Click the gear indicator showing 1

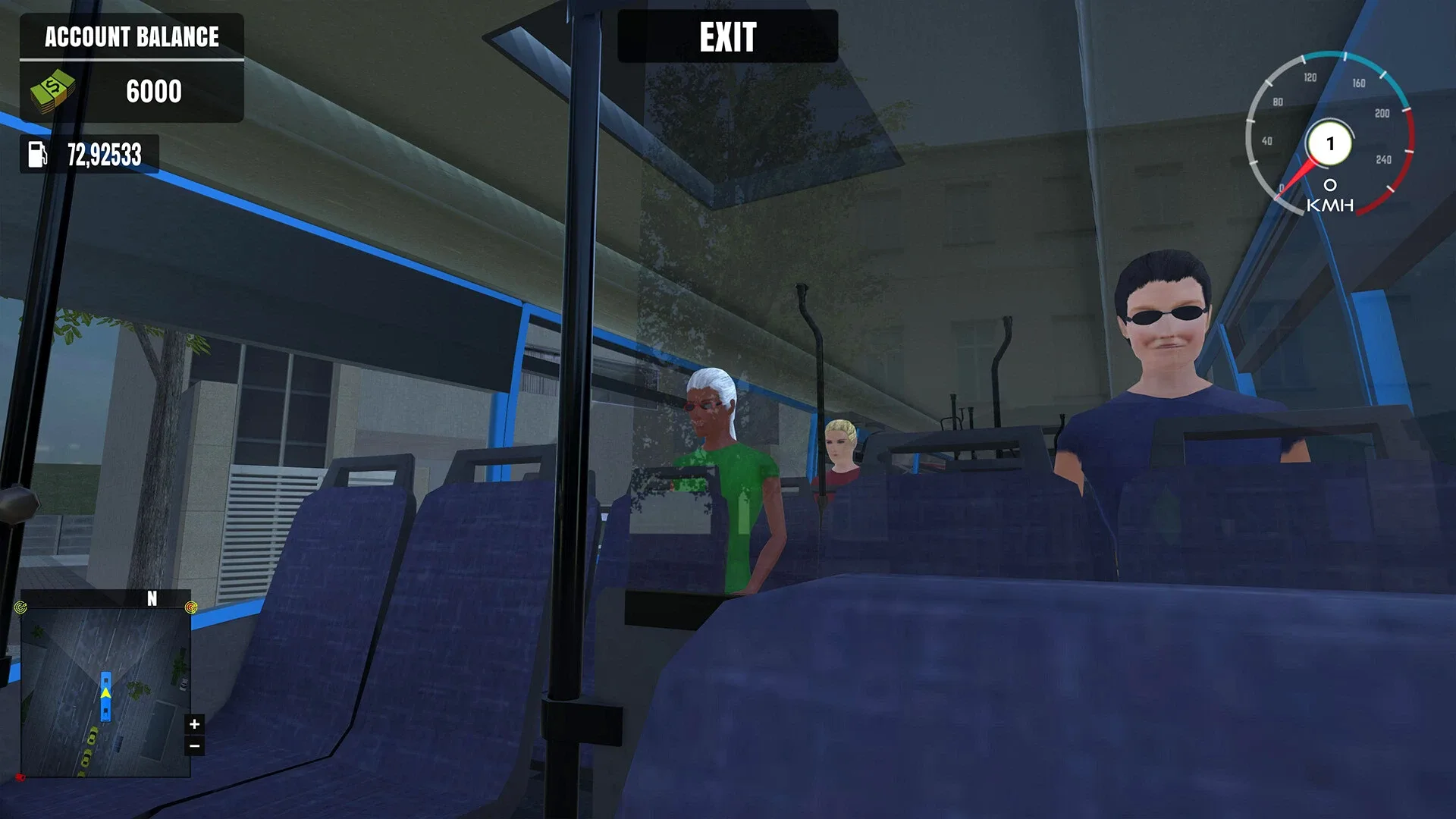1331,144
